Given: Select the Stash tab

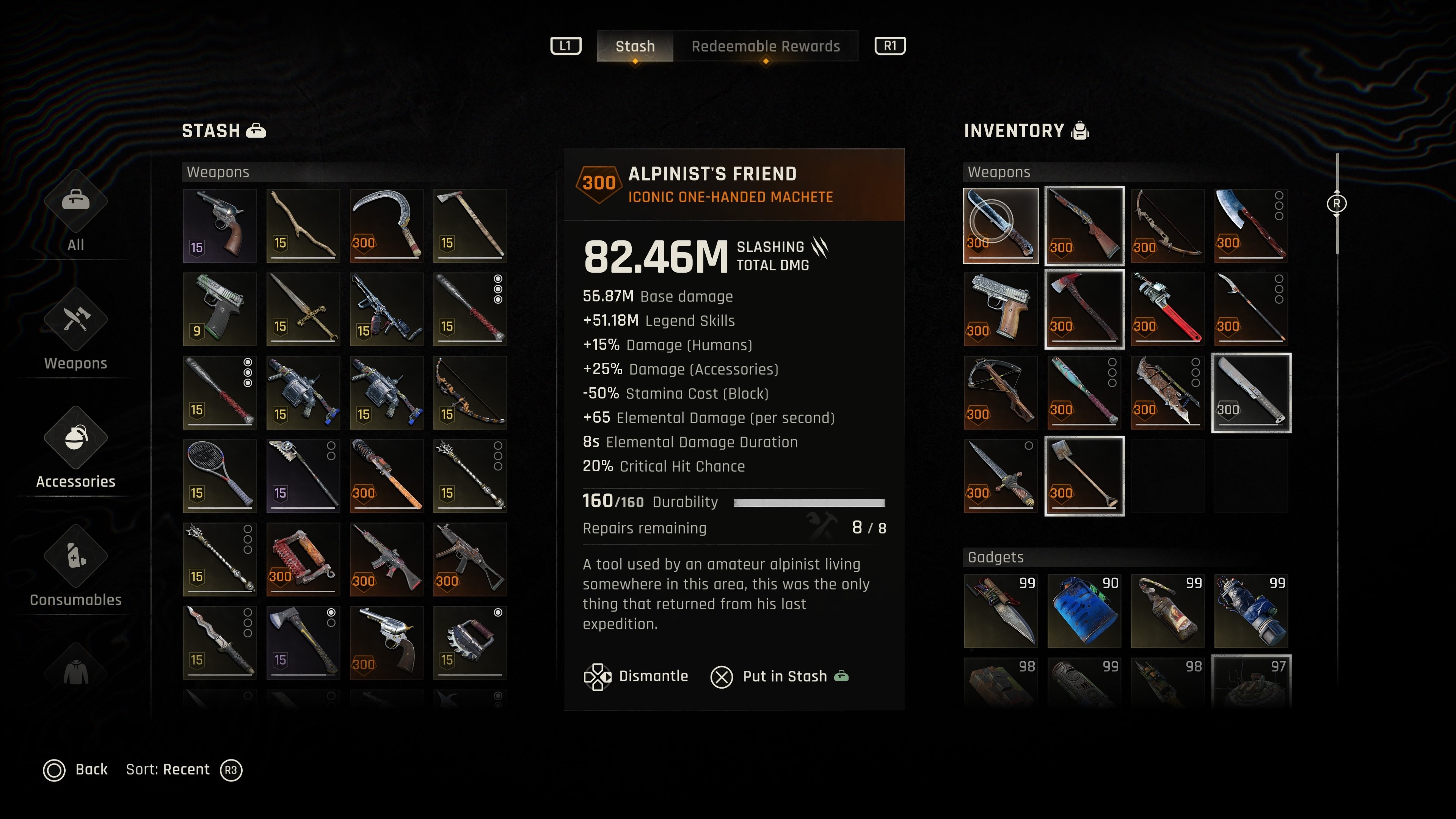Looking at the screenshot, I should click(635, 46).
